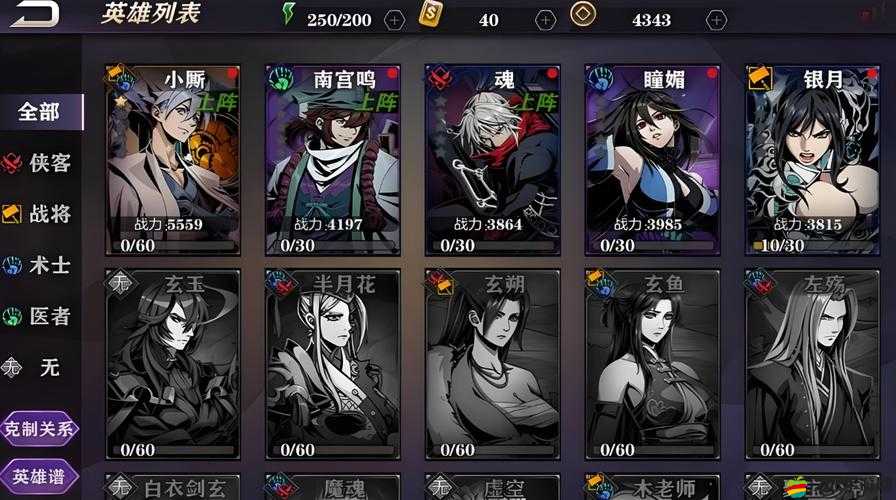
Task: Select the locked 玄玉 hero card
Action: point(173,365)
